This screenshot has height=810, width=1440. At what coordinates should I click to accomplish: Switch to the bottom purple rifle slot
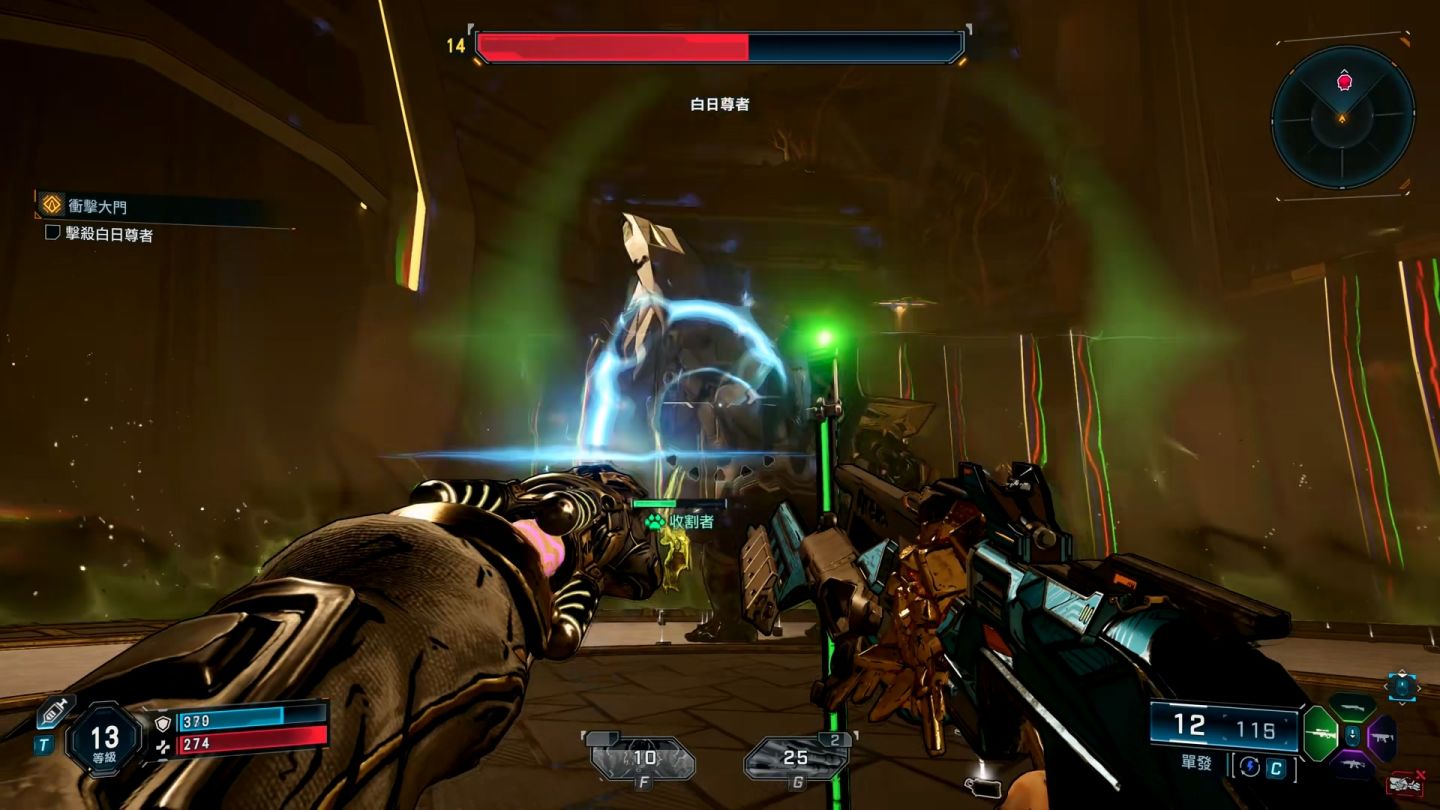pos(1352,764)
